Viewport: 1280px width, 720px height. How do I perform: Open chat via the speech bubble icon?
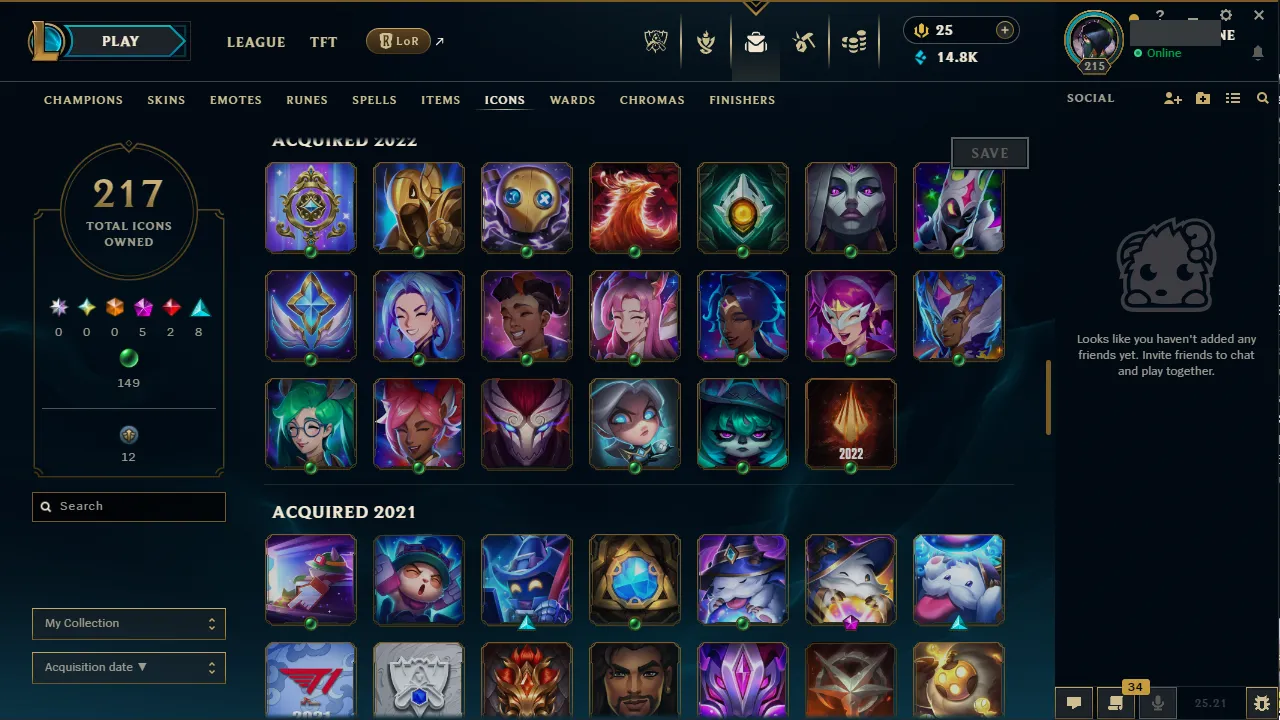[x=1074, y=703]
